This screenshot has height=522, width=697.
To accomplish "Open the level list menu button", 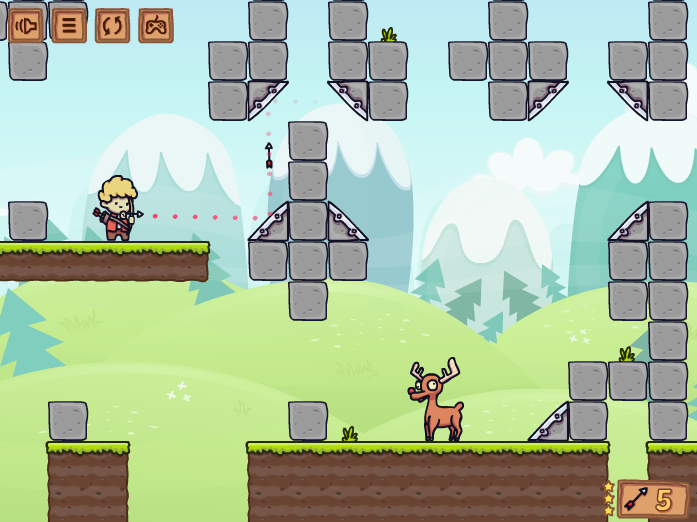I will (69, 25).
